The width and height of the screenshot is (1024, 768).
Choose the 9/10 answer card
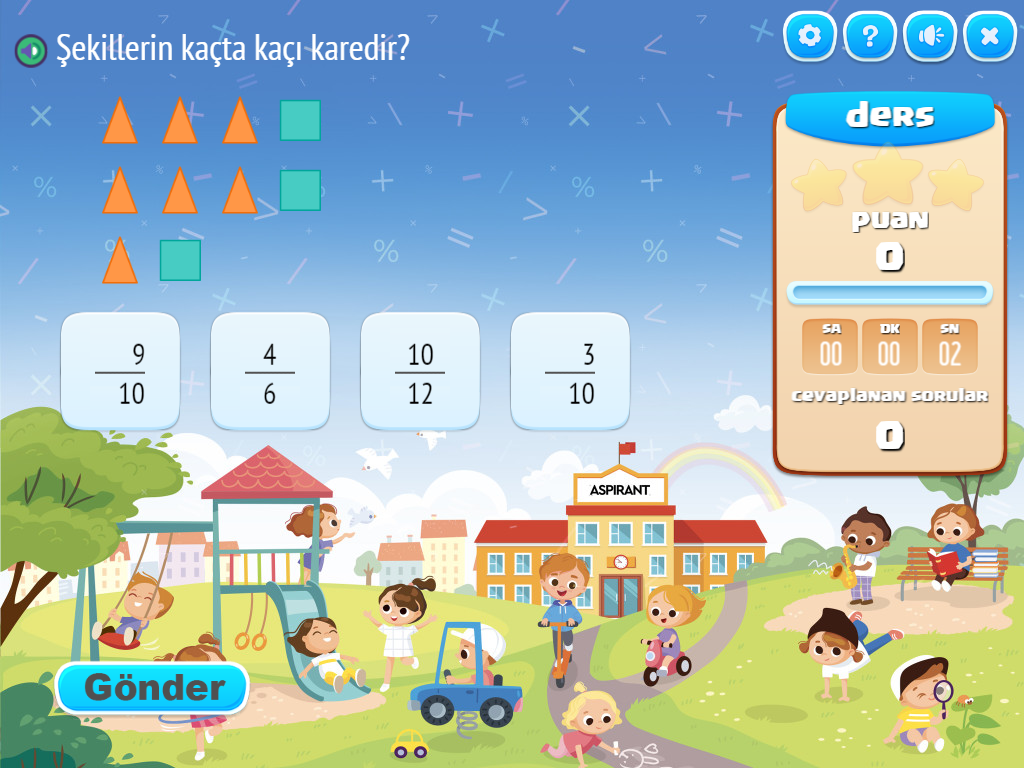(x=120, y=371)
